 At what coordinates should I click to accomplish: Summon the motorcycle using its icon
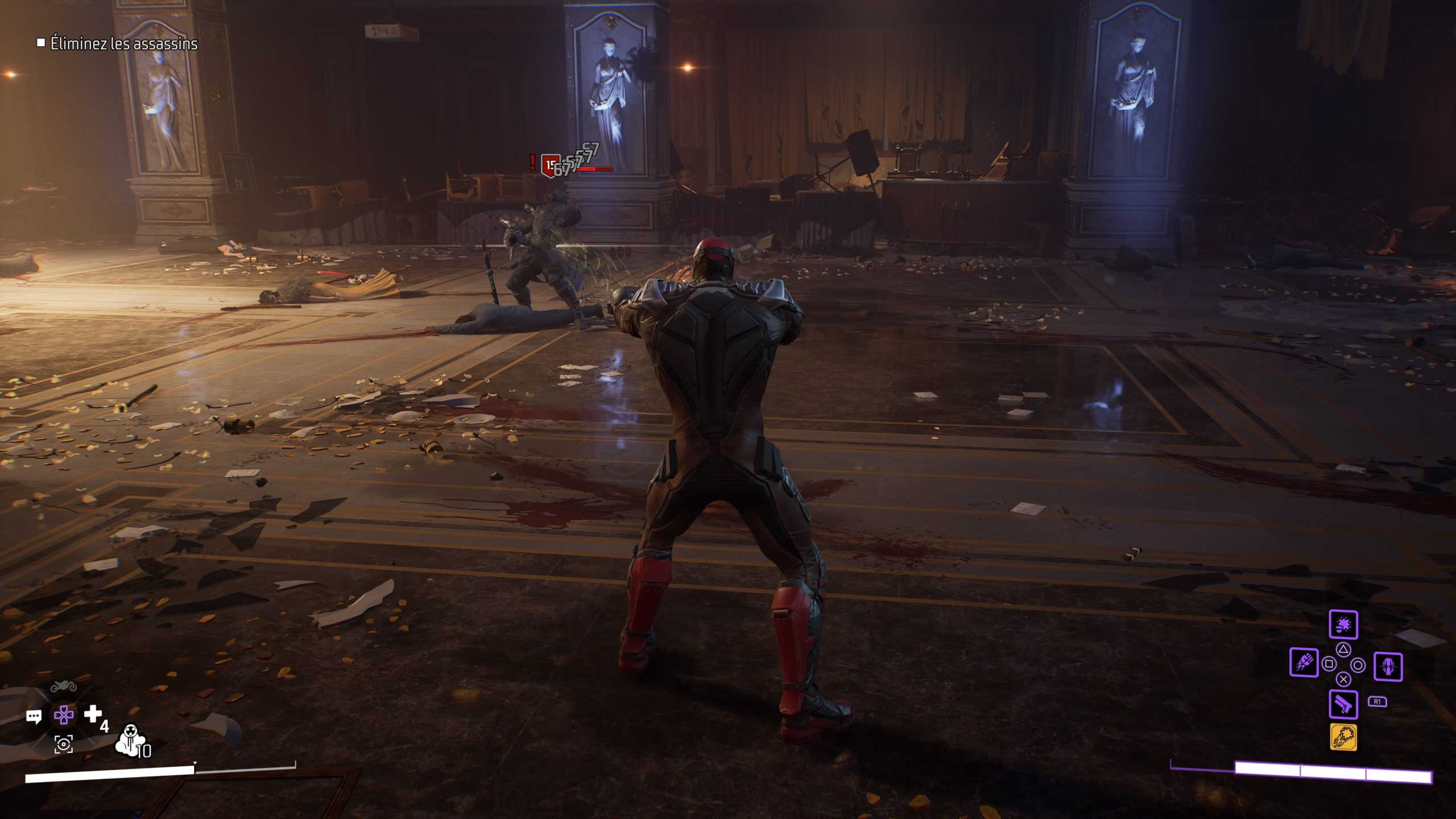pyautogui.click(x=63, y=686)
